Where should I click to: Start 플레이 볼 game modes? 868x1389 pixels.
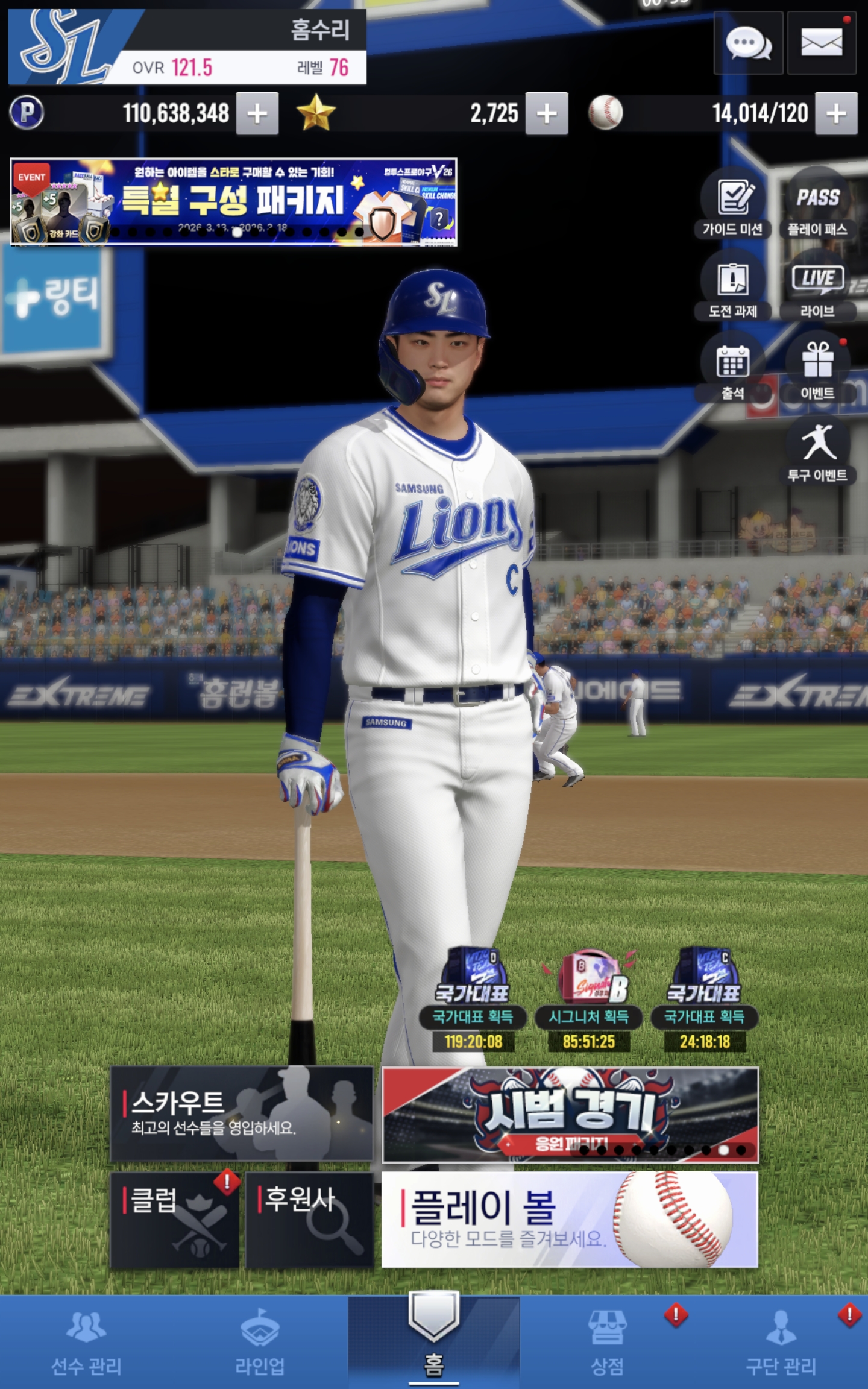pos(570,1220)
